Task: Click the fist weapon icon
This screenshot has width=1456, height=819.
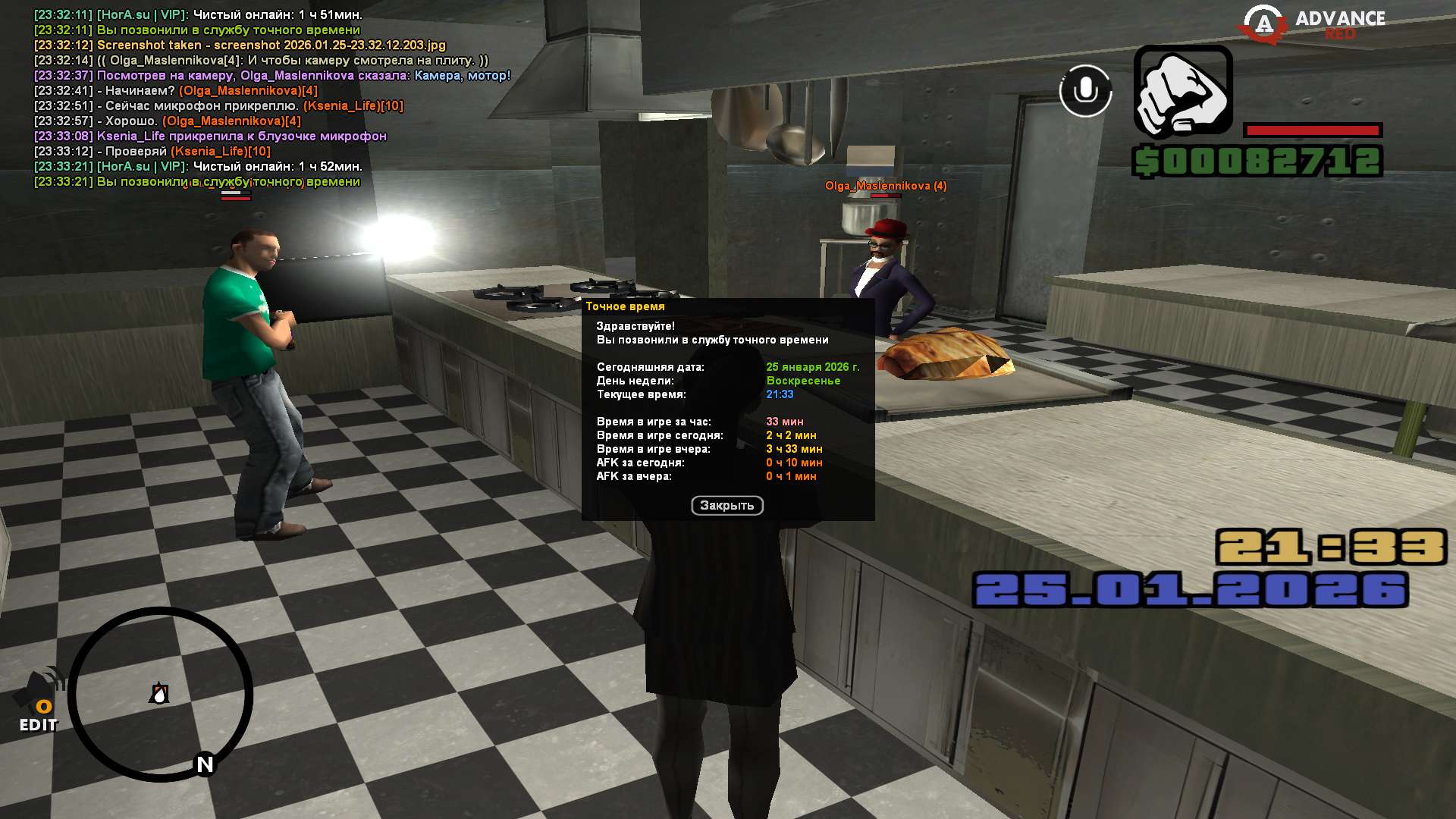Action: tap(1182, 93)
